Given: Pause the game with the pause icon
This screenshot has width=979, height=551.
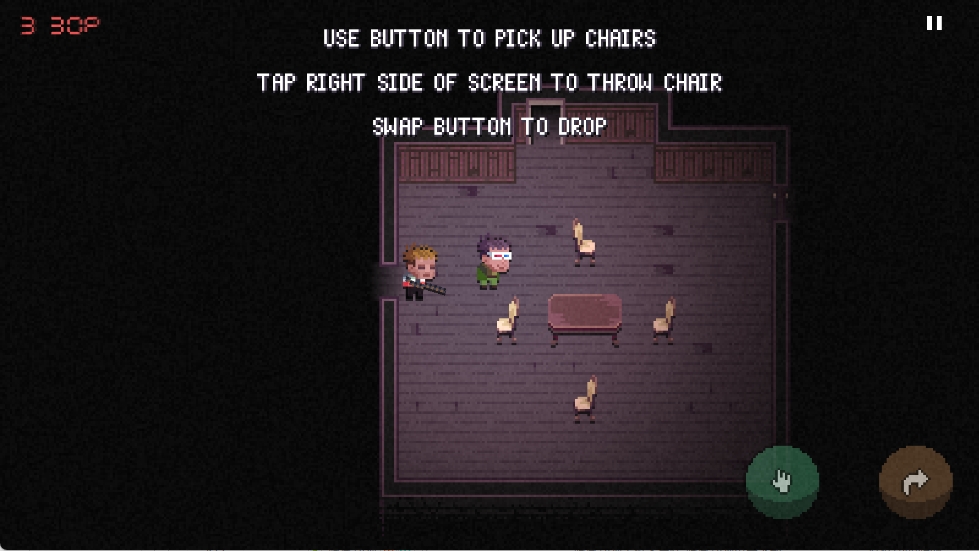Looking at the screenshot, I should (x=934, y=23).
